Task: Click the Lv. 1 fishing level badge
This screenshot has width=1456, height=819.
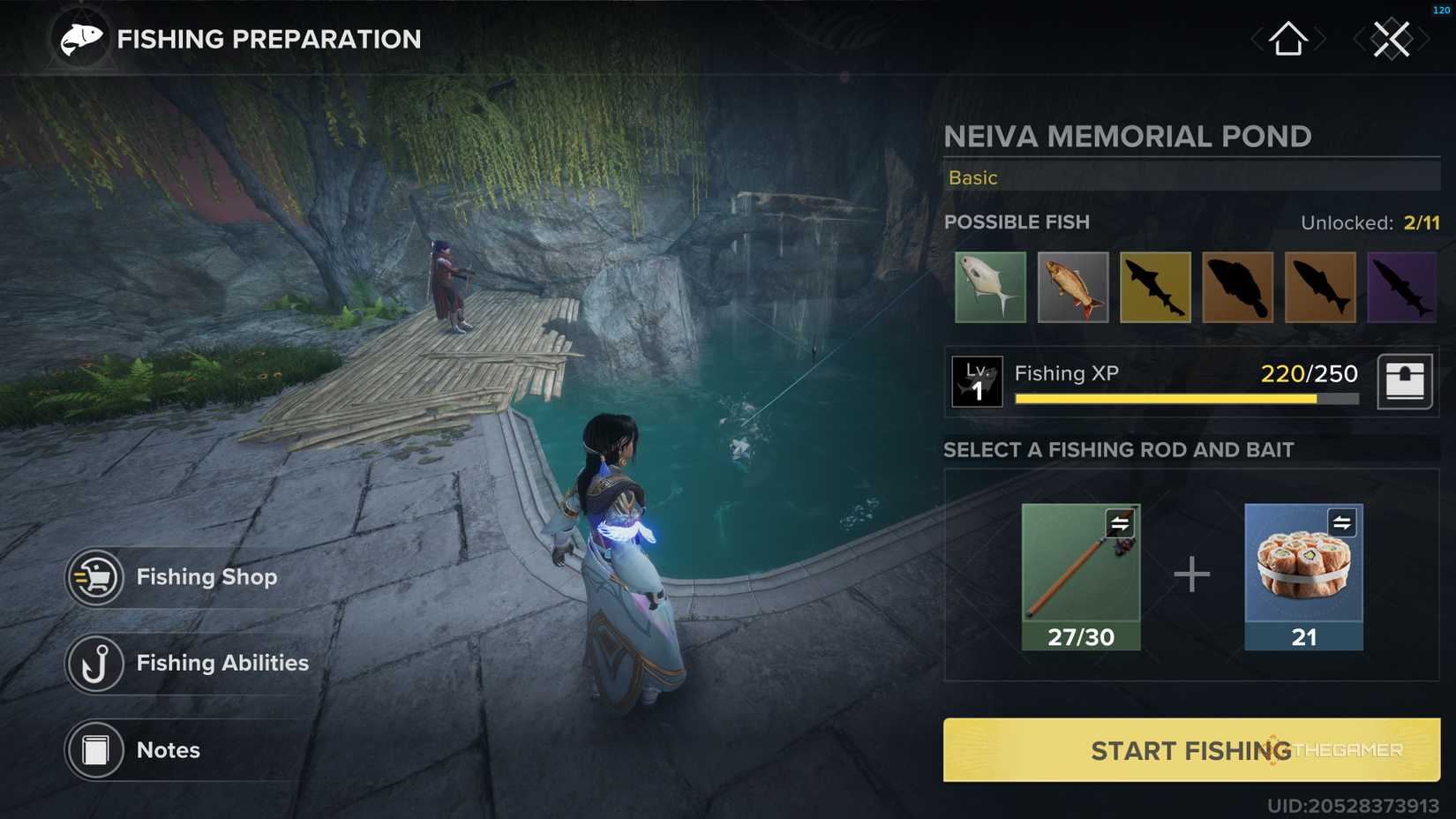Action: tap(977, 381)
